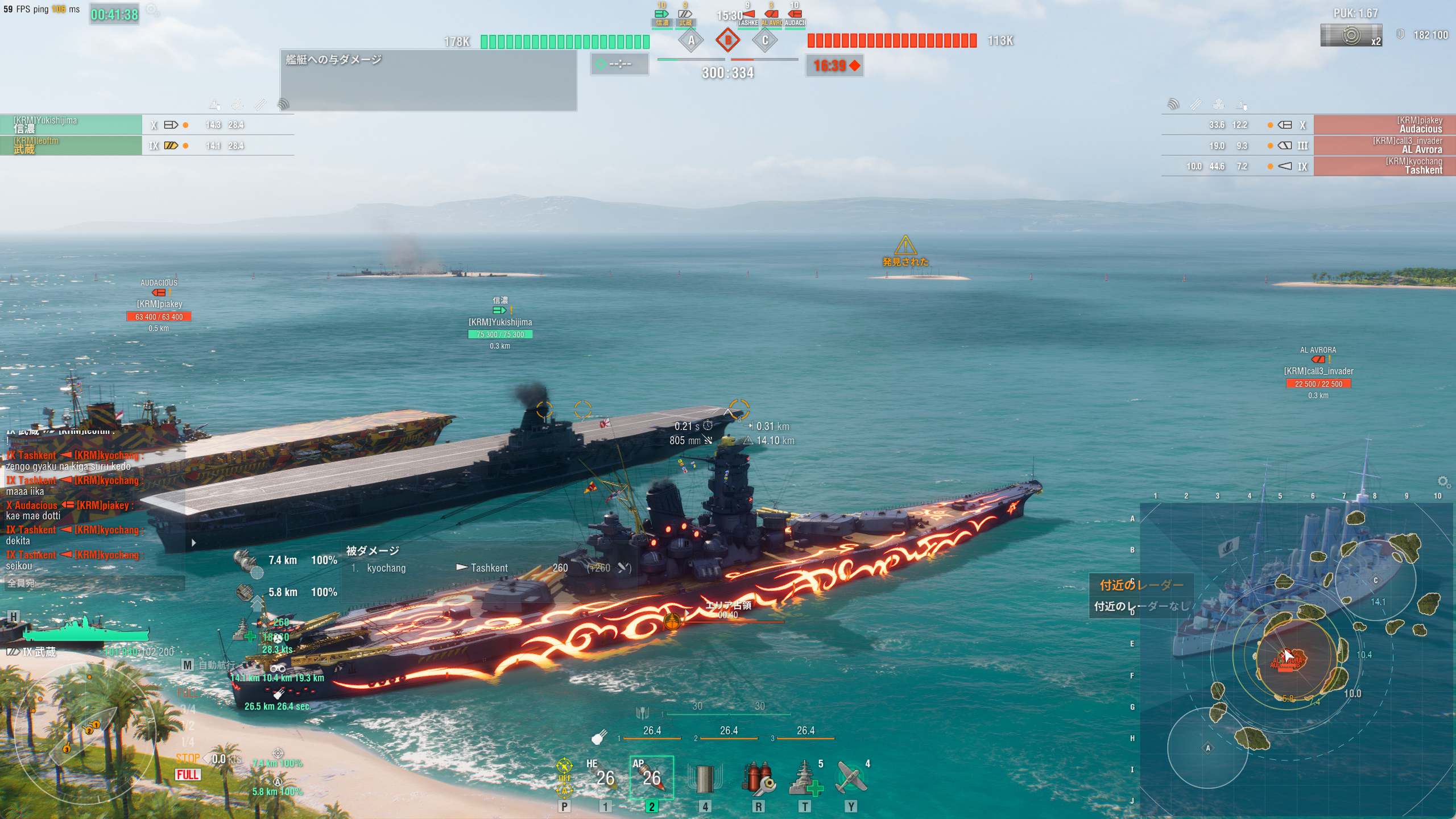Open the minimap settings gear
This screenshot has width=1456, height=819.
(x=1443, y=482)
